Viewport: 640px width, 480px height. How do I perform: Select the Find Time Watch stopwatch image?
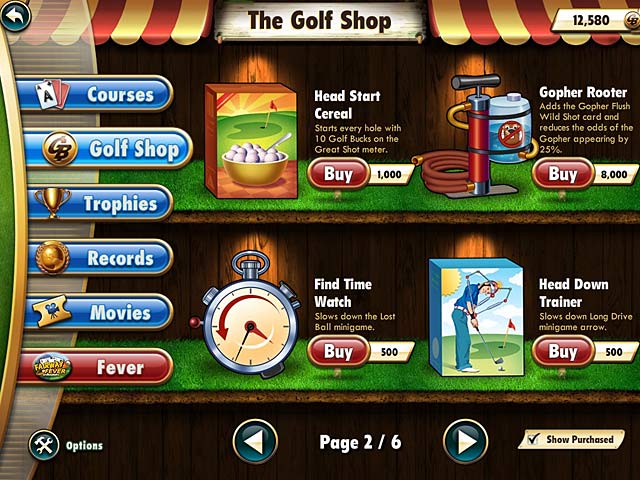click(x=244, y=318)
